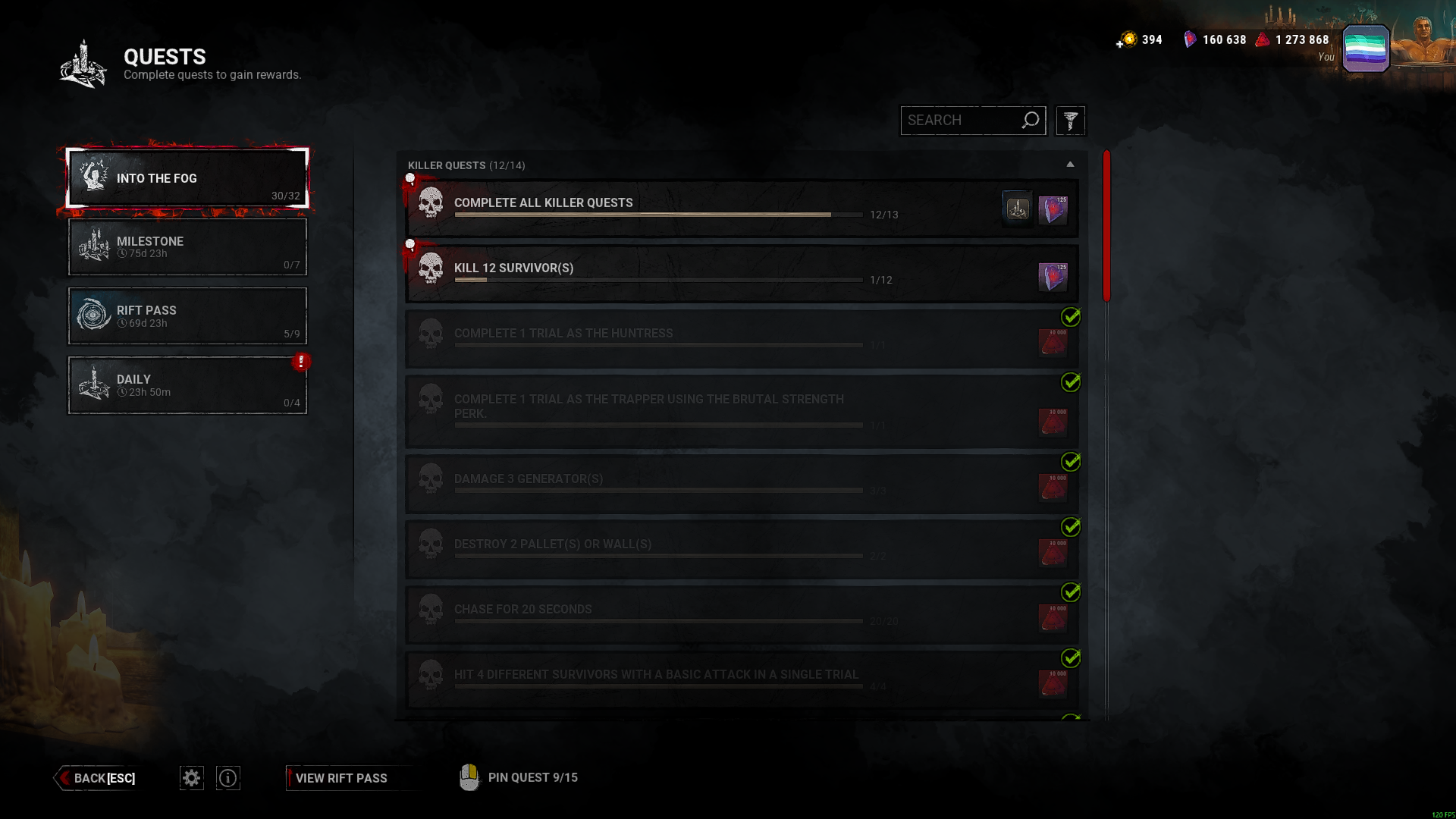1456x819 pixels.
Task: Collapse the Killer Quests section
Action: pyautogui.click(x=1070, y=164)
